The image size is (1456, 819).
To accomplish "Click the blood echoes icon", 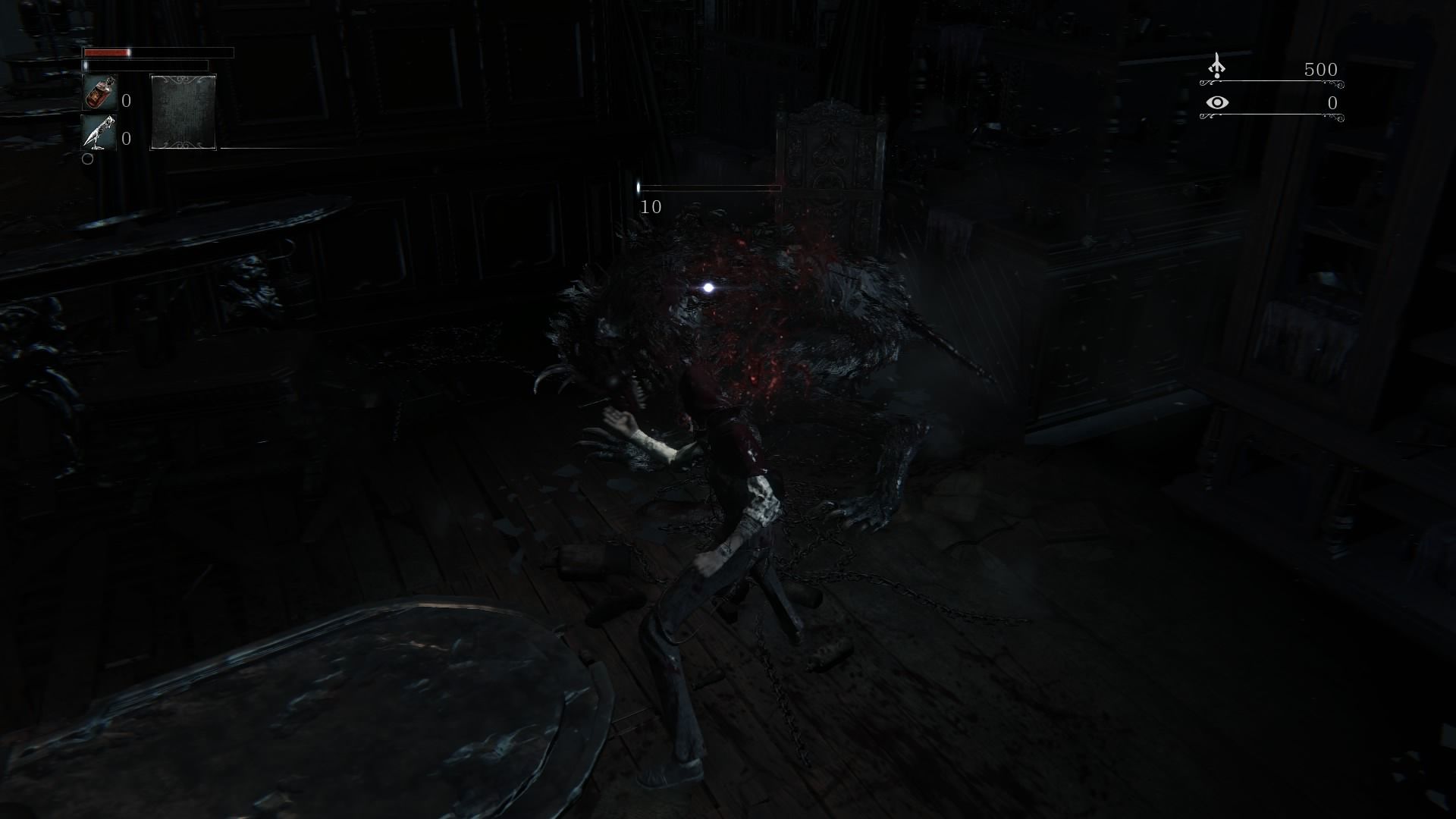I will (1217, 67).
